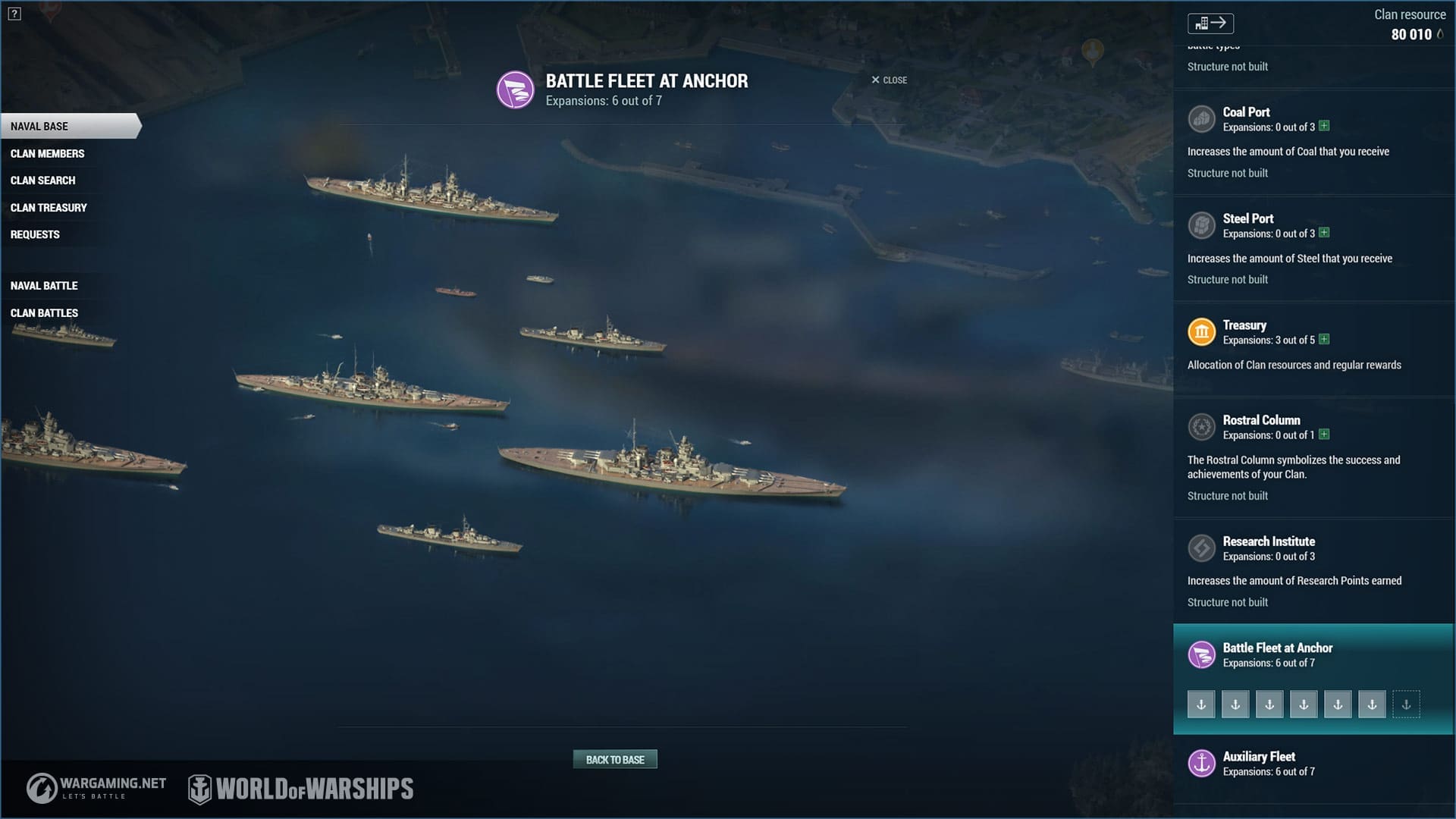Open the Clan Members page
Image resolution: width=1456 pixels, height=819 pixels.
click(47, 154)
